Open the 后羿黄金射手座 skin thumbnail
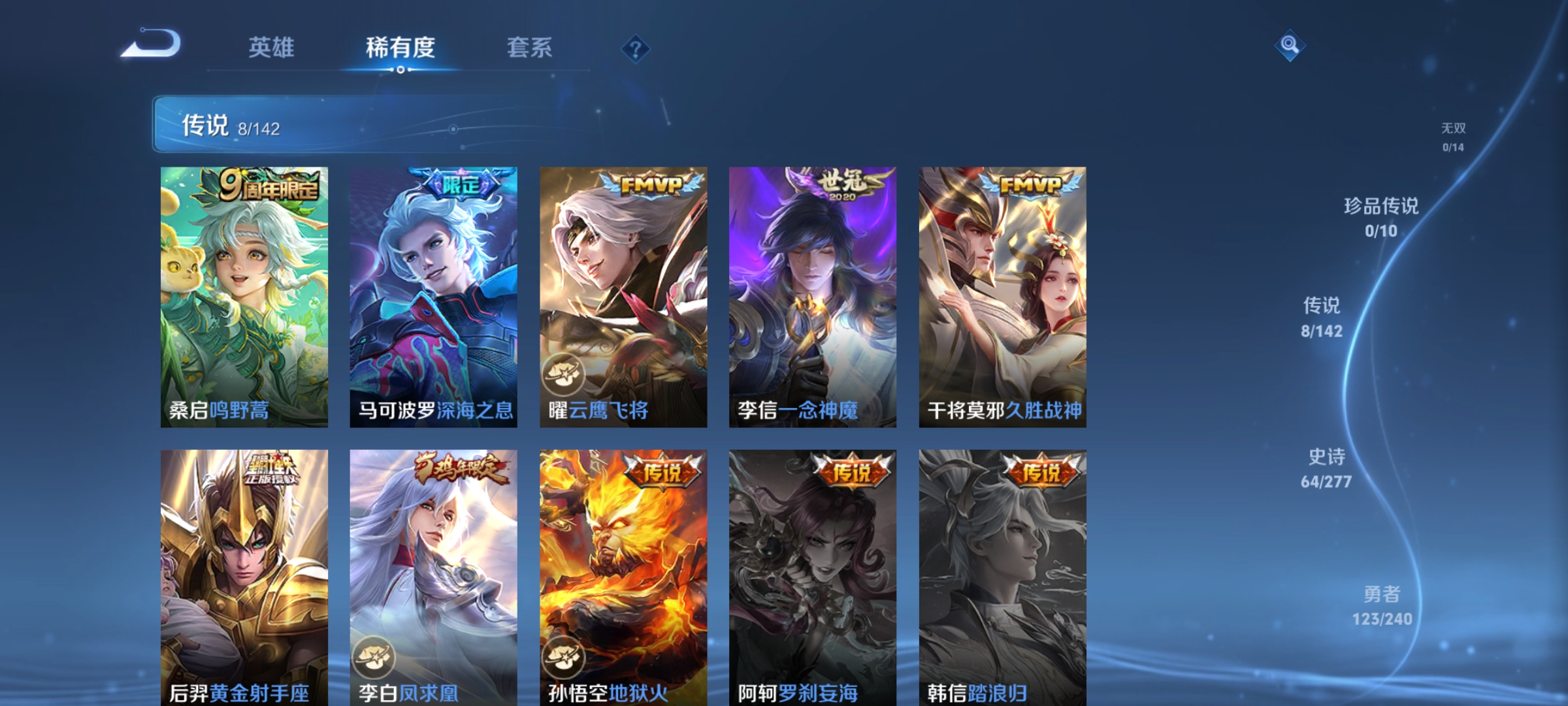This screenshot has height=706, width=1568. pos(244,575)
